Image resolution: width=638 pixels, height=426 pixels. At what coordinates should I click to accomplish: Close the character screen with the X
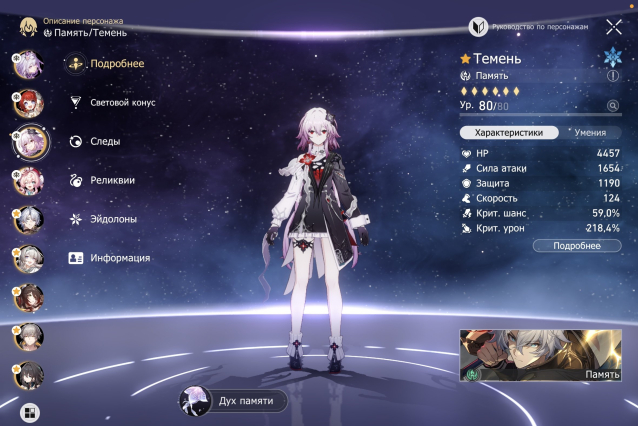point(613,27)
